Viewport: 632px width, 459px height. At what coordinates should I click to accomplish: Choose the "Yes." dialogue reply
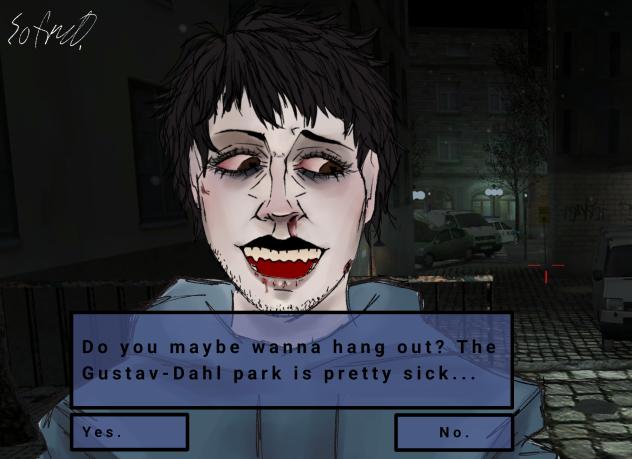[x=129, y=432]
